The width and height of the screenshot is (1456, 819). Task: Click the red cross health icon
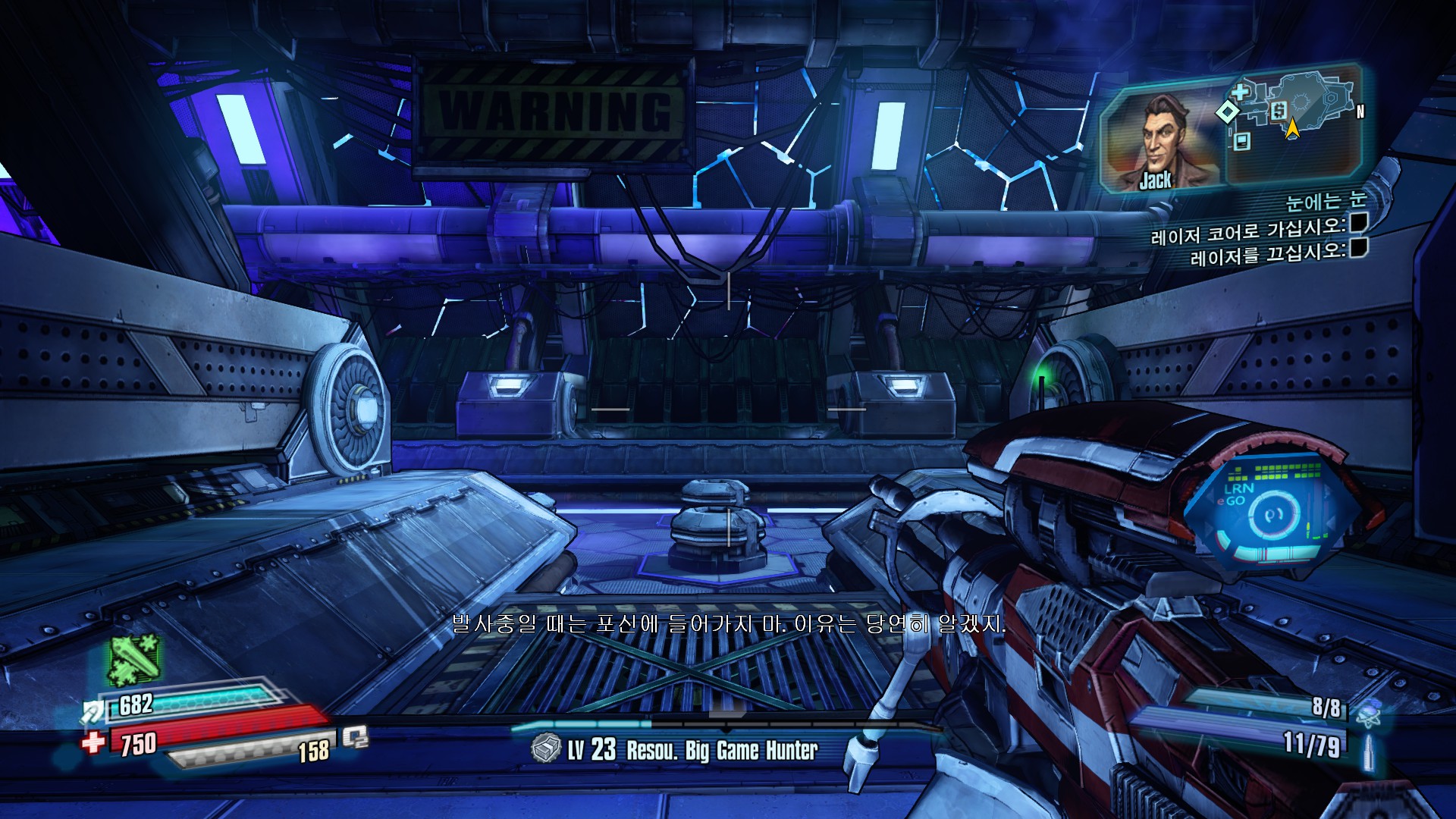click(93, 742)
